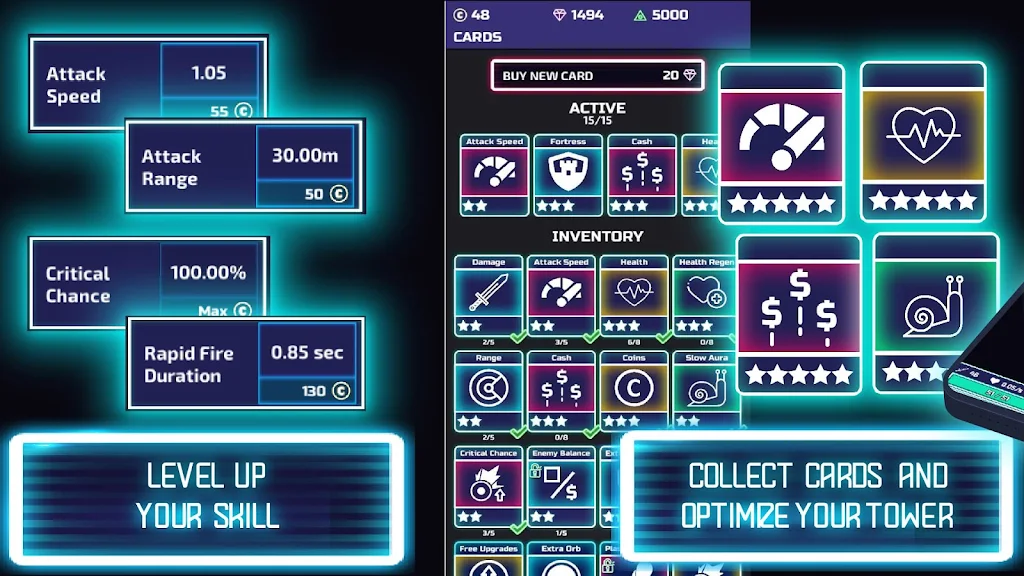Upgrade Attack Range for 50 coins
Screen dimensions: 1024x576
click(305, 193)
